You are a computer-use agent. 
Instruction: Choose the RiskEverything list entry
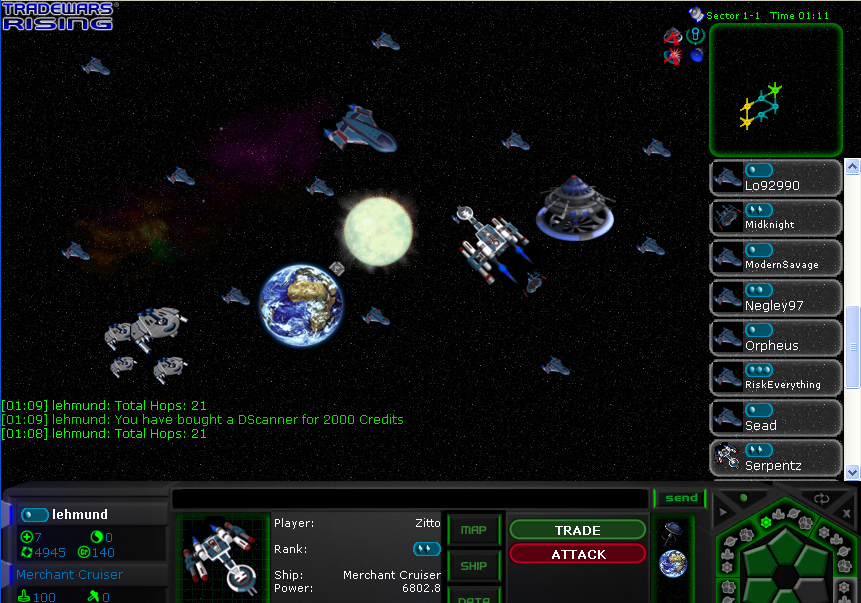(776, 378)
